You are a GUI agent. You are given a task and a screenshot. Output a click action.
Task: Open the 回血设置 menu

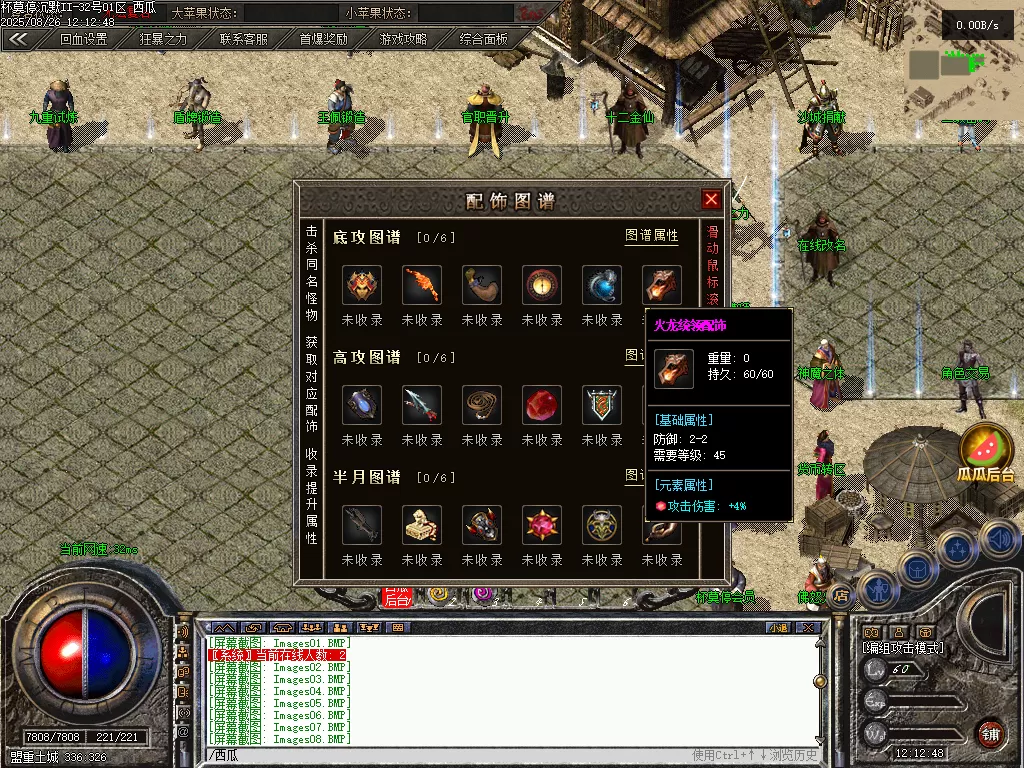83,40
